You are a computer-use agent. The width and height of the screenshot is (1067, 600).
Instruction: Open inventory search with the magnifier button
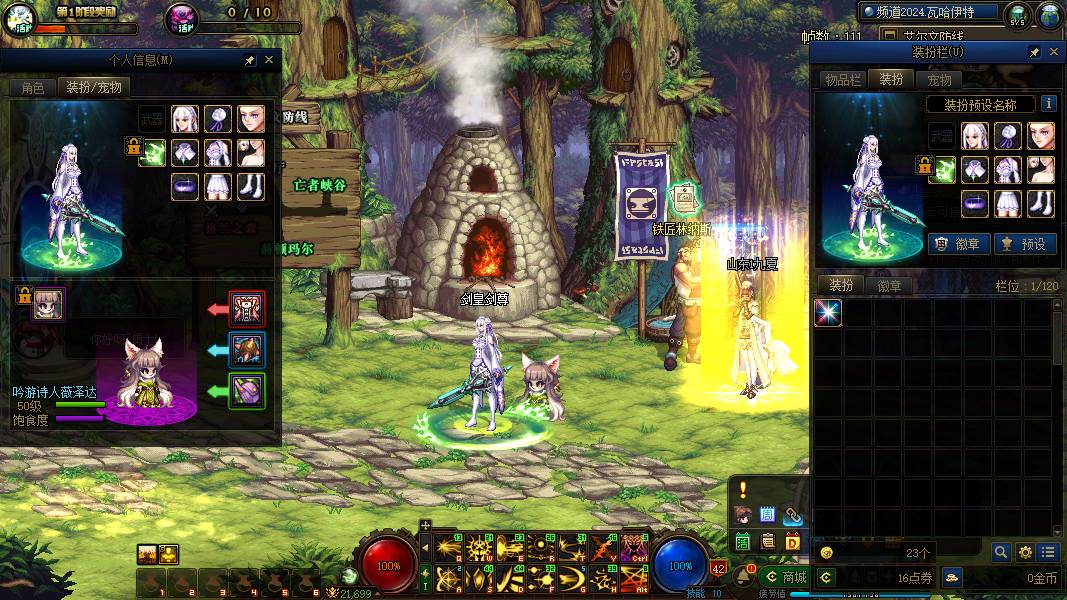(x=1000, y=552)
